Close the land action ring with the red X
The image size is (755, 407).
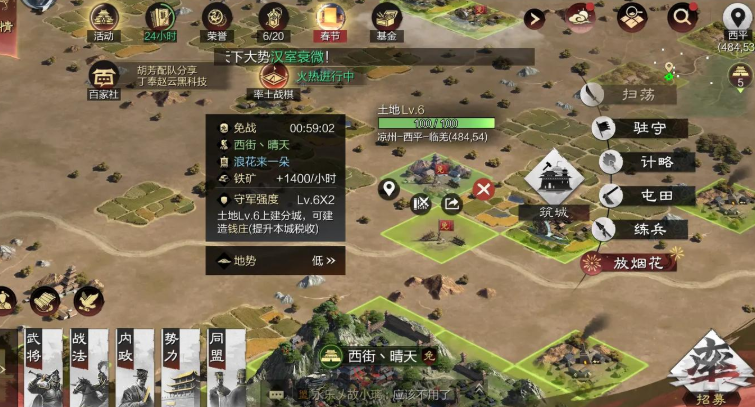[484, 189]
